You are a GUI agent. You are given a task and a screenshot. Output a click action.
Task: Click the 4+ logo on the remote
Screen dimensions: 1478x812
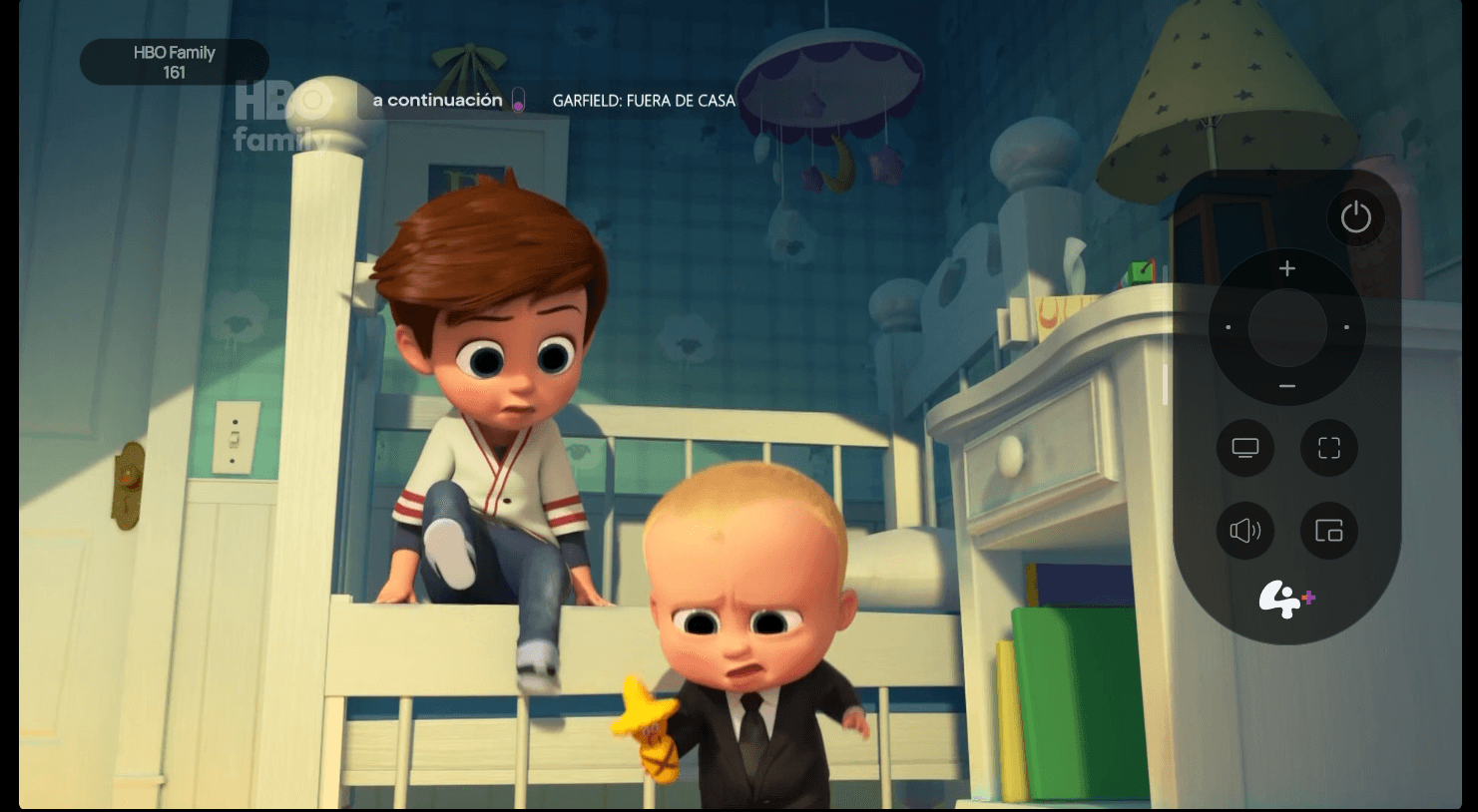pyautogui.click(x=1286, y=600)
